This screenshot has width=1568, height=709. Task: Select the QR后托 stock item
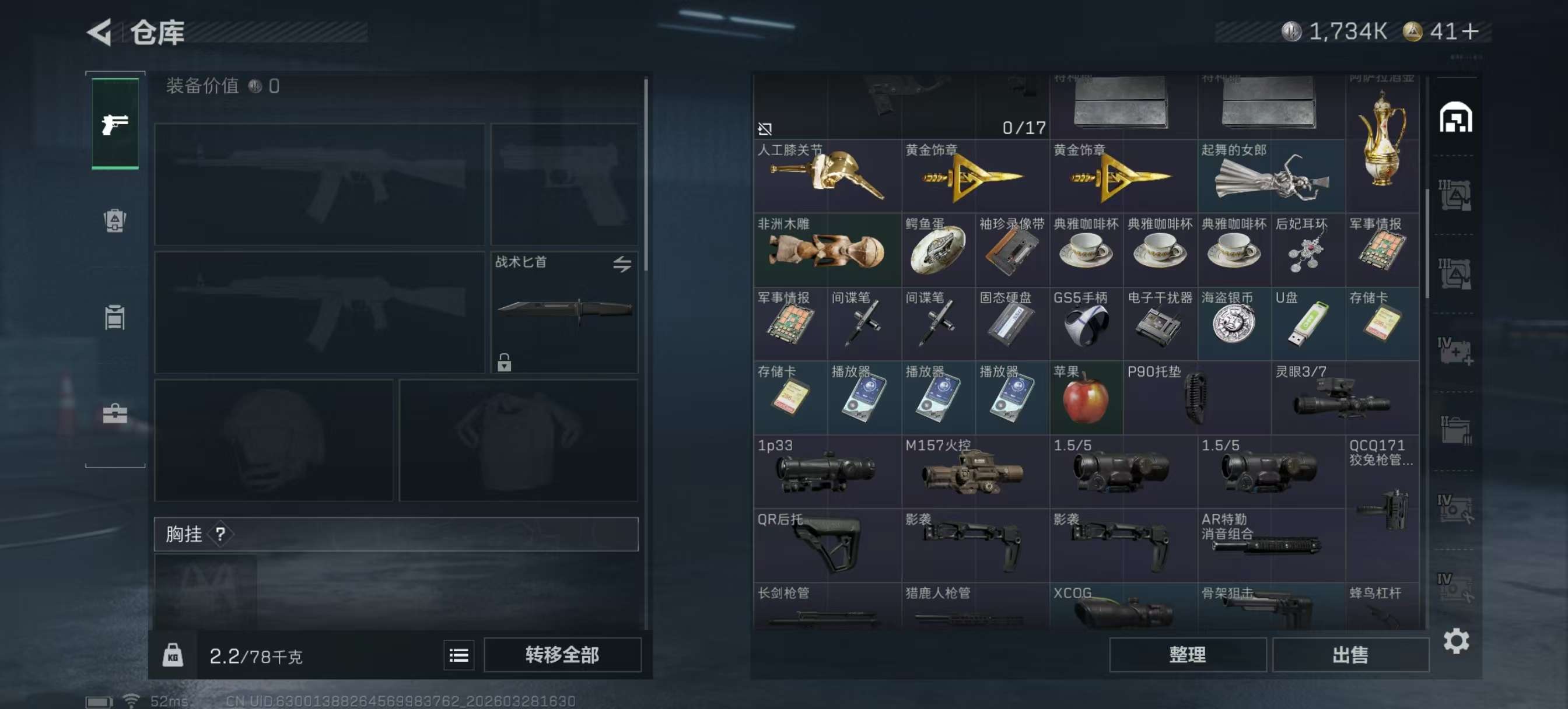tap(827, 545)
